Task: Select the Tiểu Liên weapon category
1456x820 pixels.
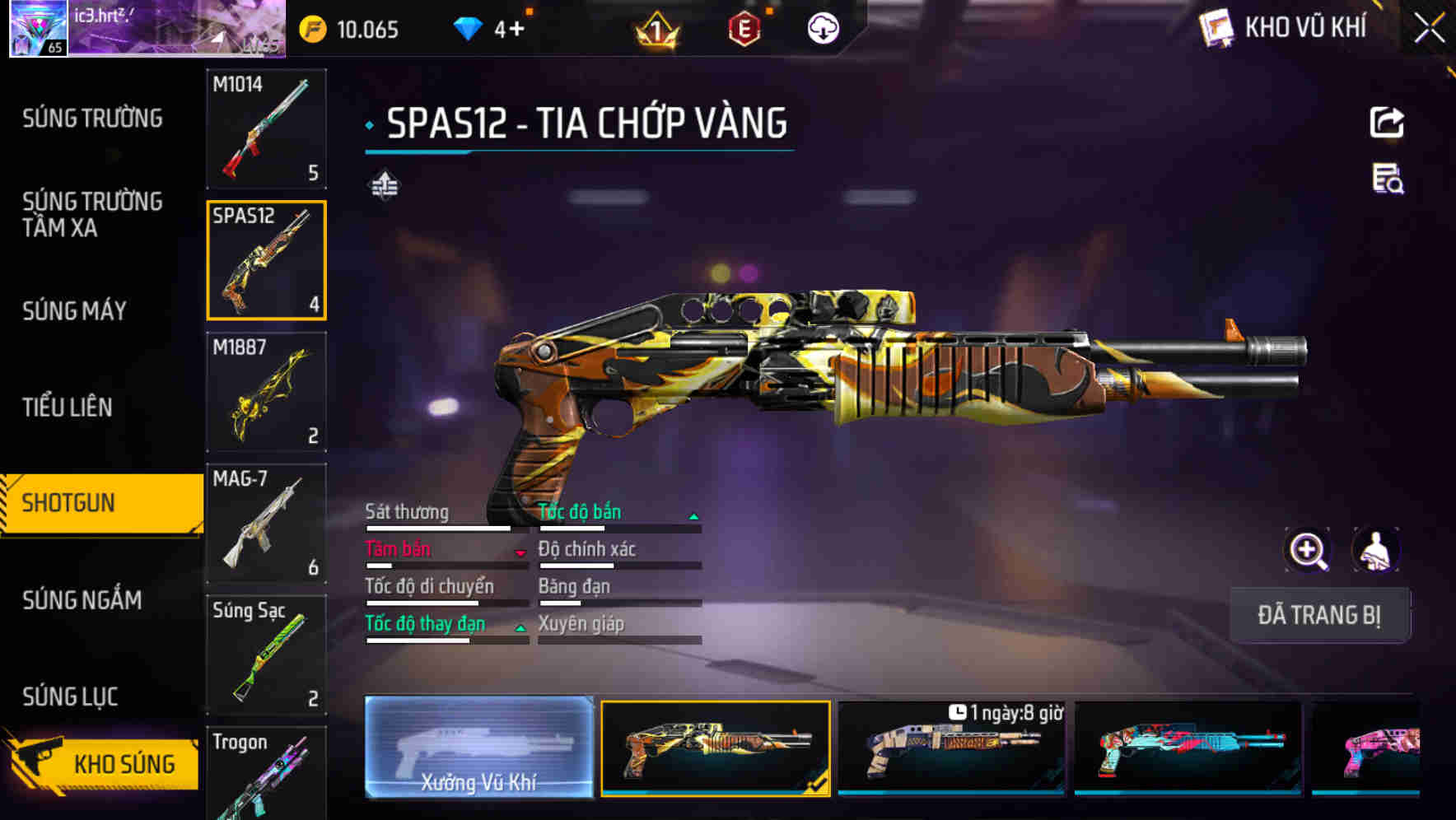Action: tap(67, 407)
